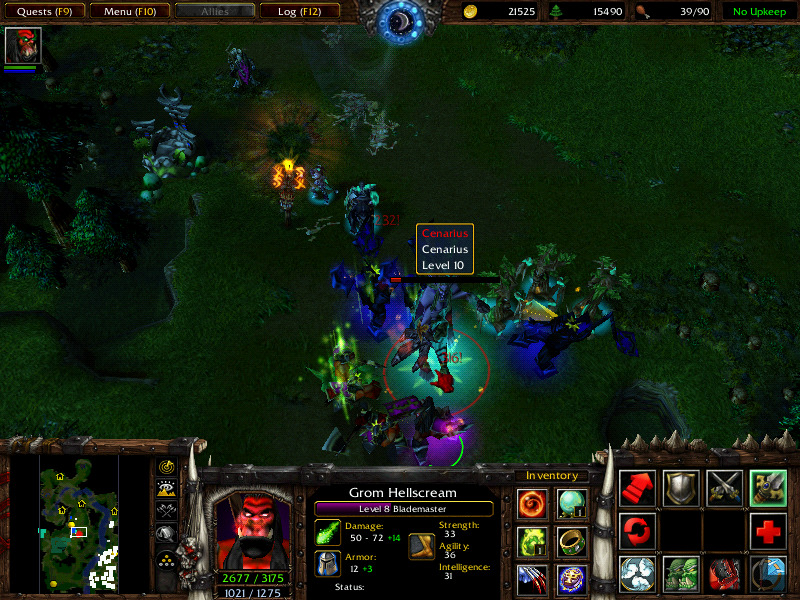
Task: Open hero abilities with red cross
Action: coord(767,531)
